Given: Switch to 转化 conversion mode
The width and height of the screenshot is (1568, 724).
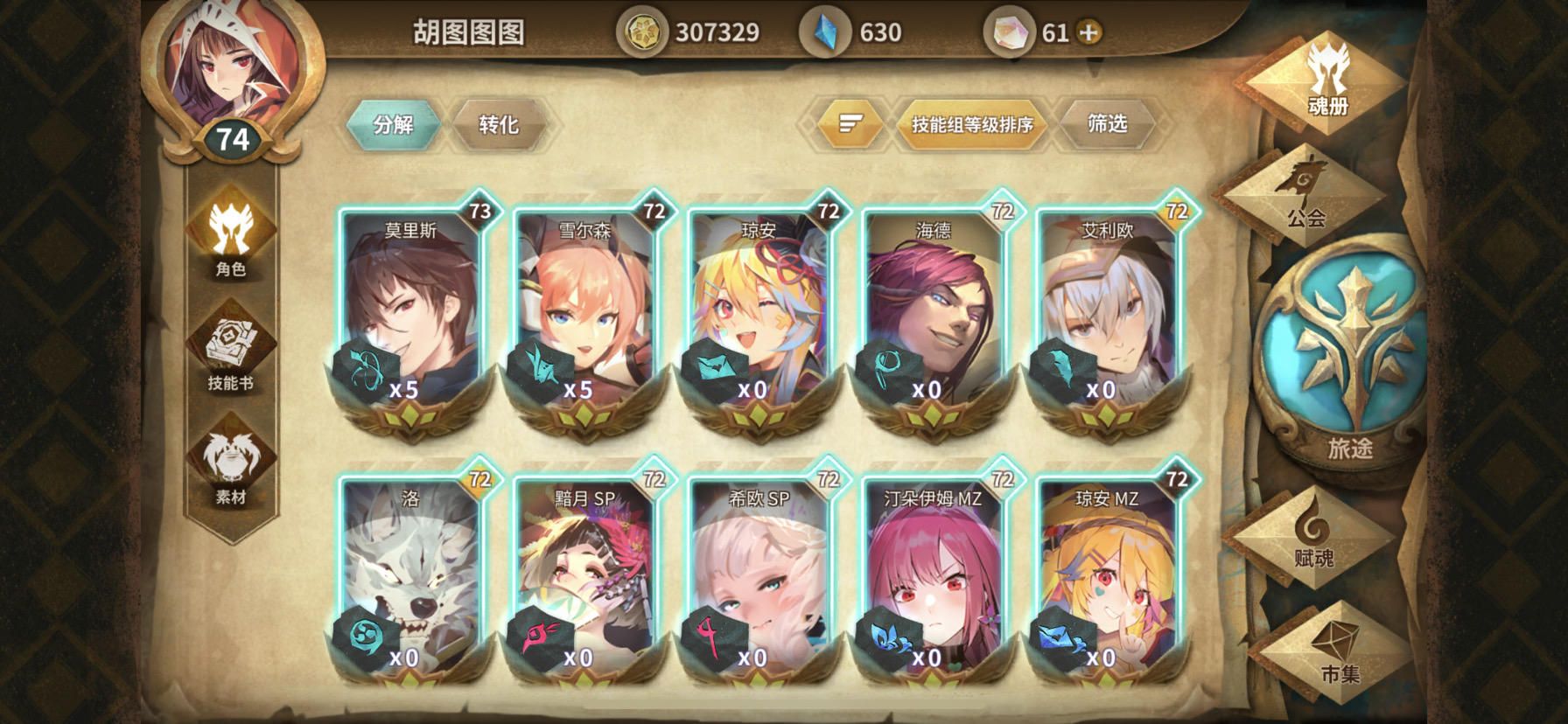Looking at the screenshot, I should (x=500, y=124).
